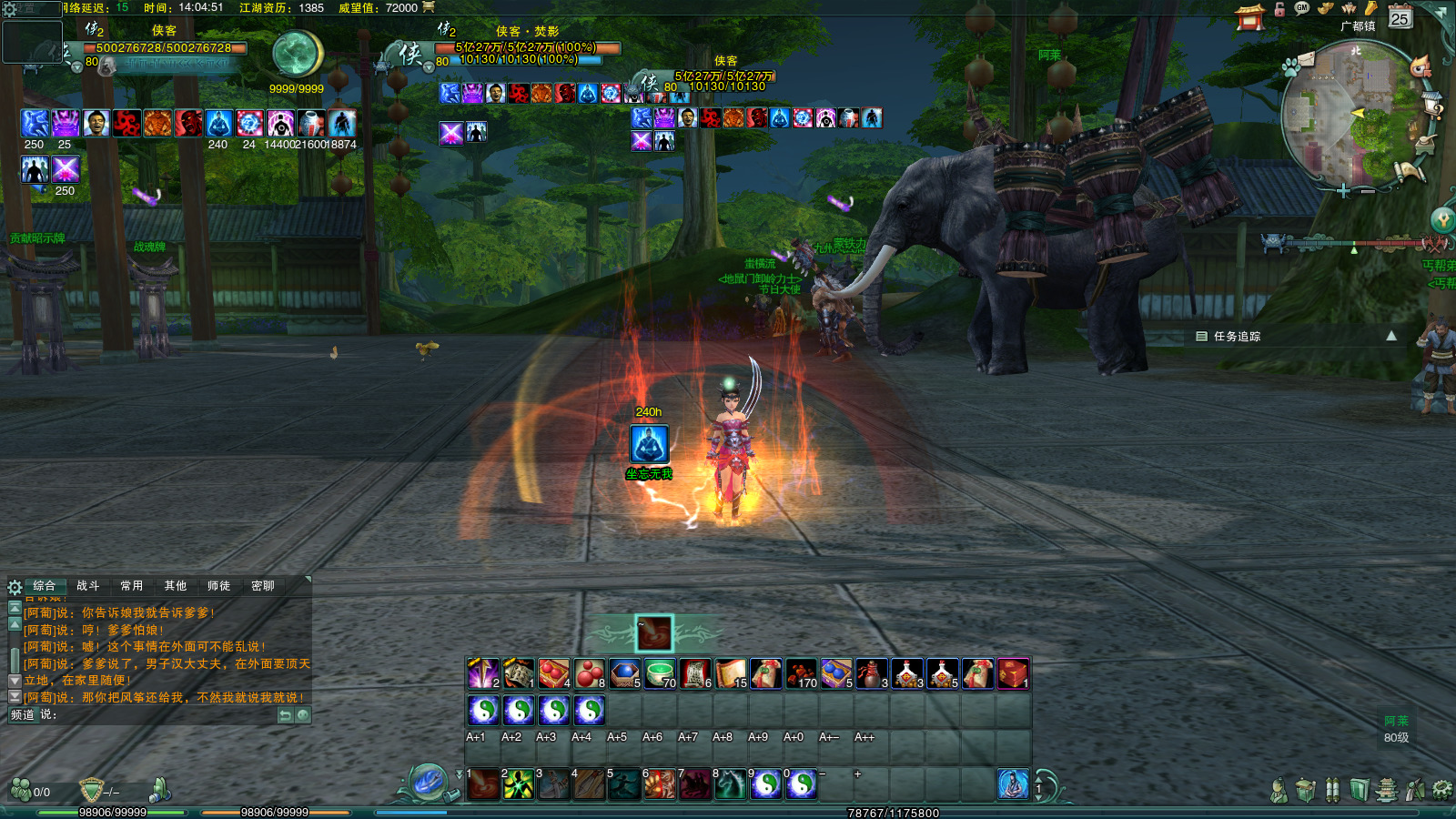Click the 频道 channel selector button
Screen dimensions: 1456x819
(22, 715)
